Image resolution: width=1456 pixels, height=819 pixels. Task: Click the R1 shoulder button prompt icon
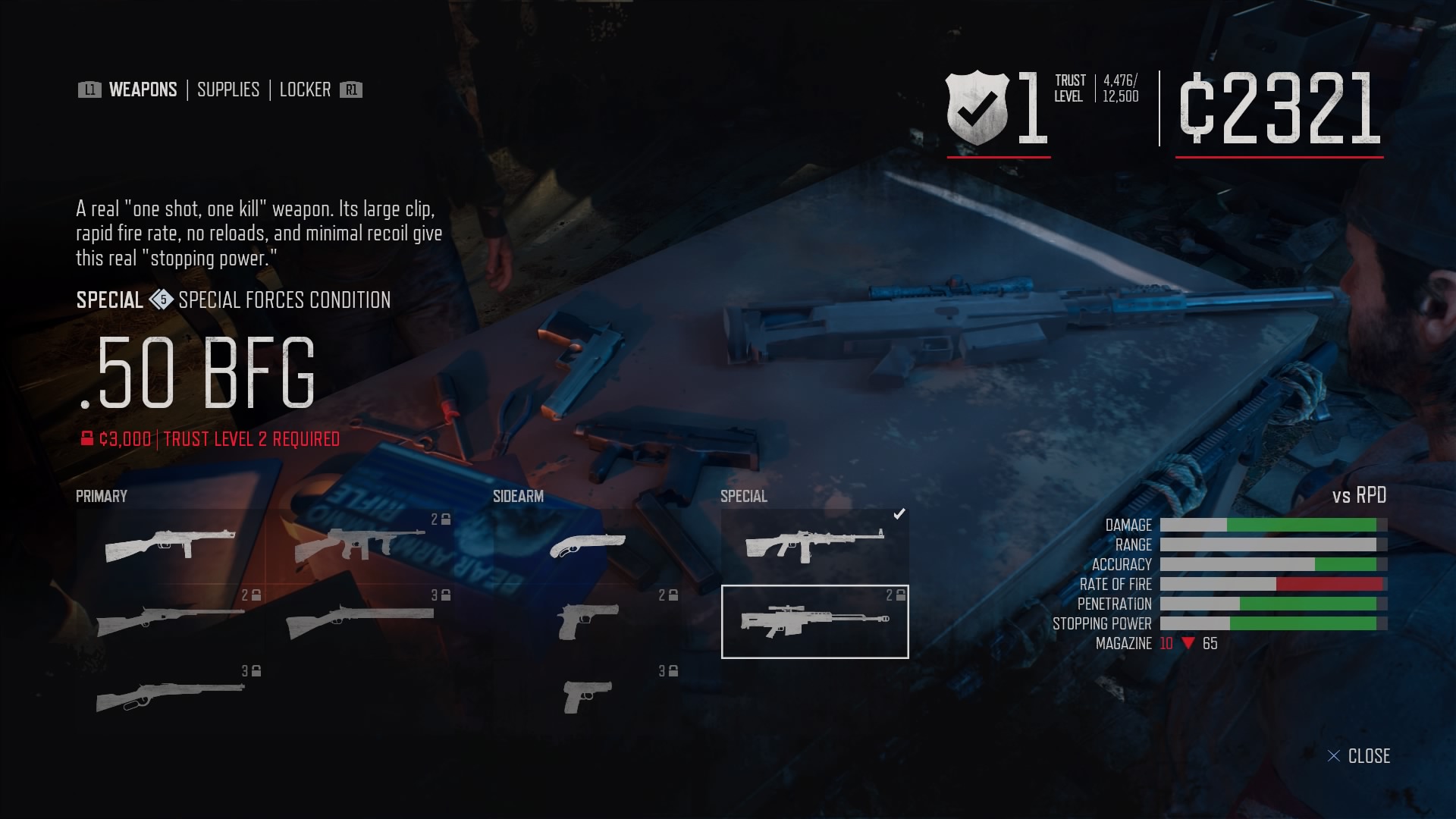tap(350, 89)
